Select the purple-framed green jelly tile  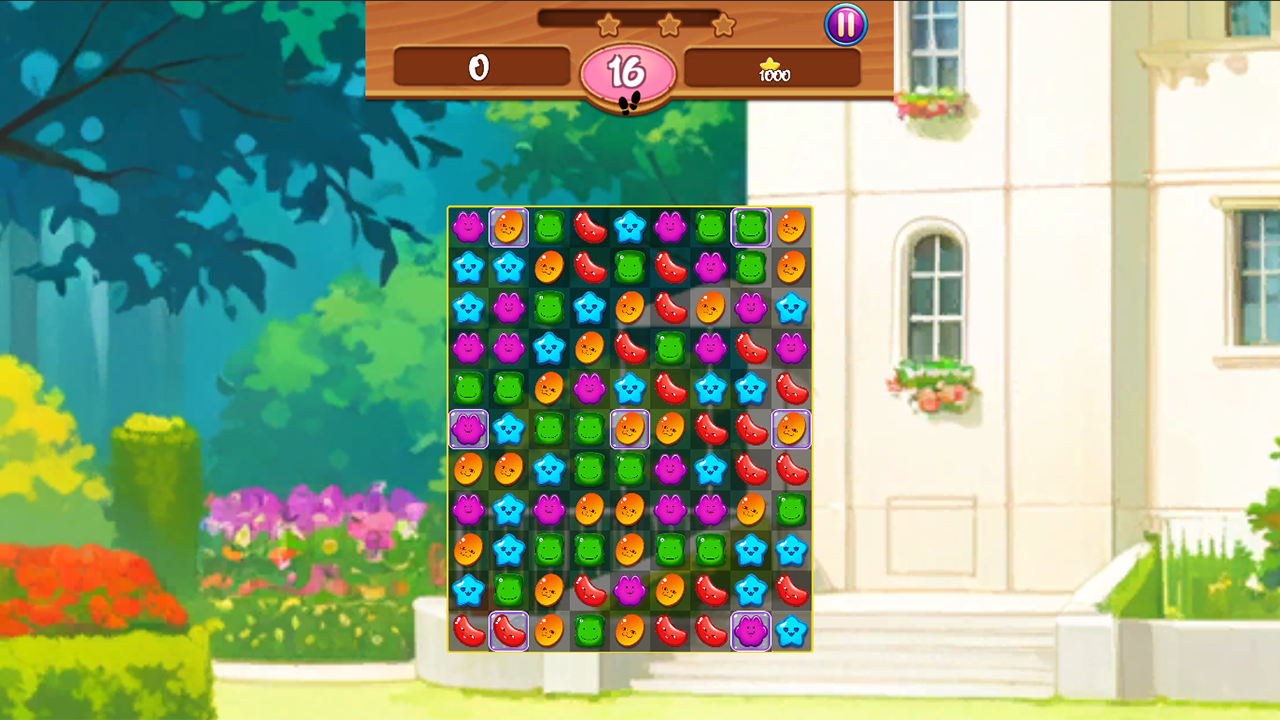tap(750, 227)
